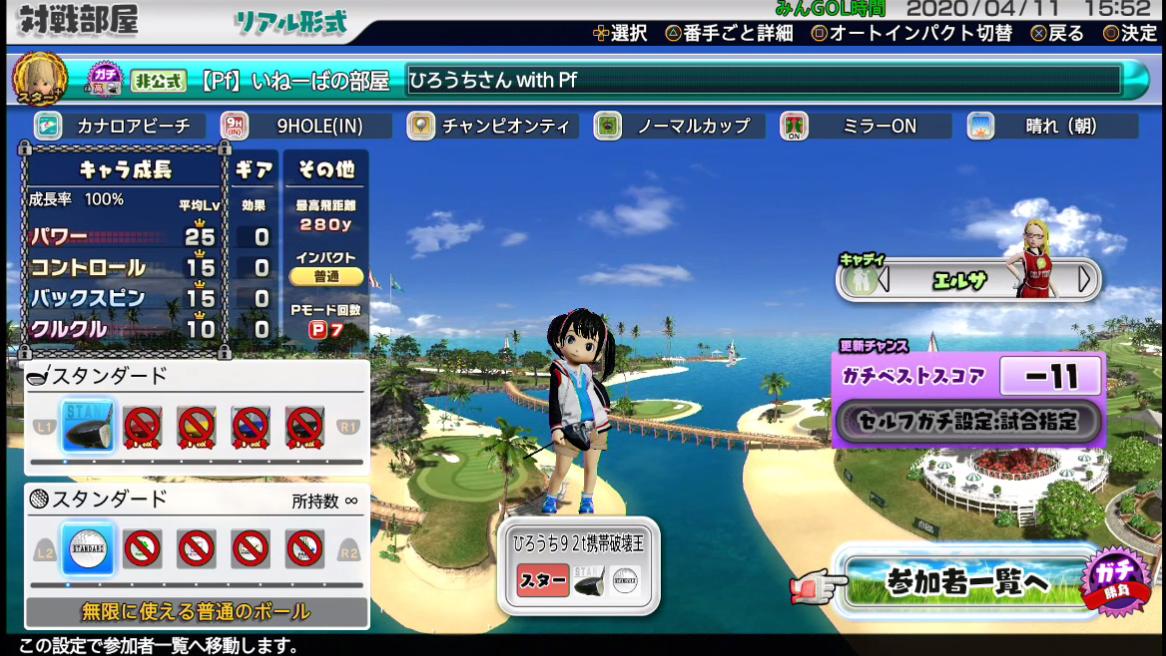Click the ひろうち92t携帯破壊王 player card
This screenshot has height=656, width=1166.
coord(579,566)
